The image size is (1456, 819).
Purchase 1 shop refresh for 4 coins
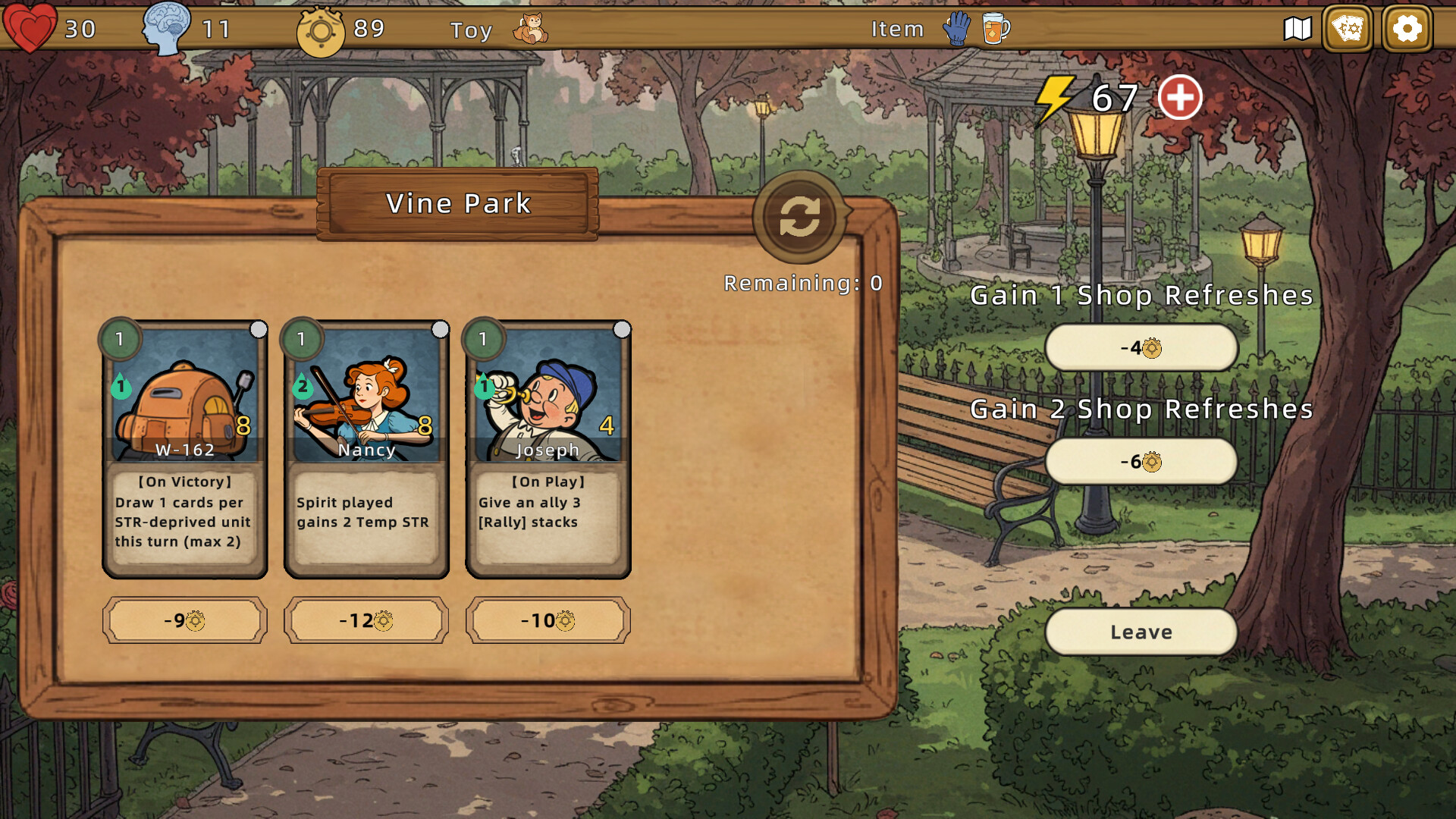pyautogui.click(x=1141, y=348)
